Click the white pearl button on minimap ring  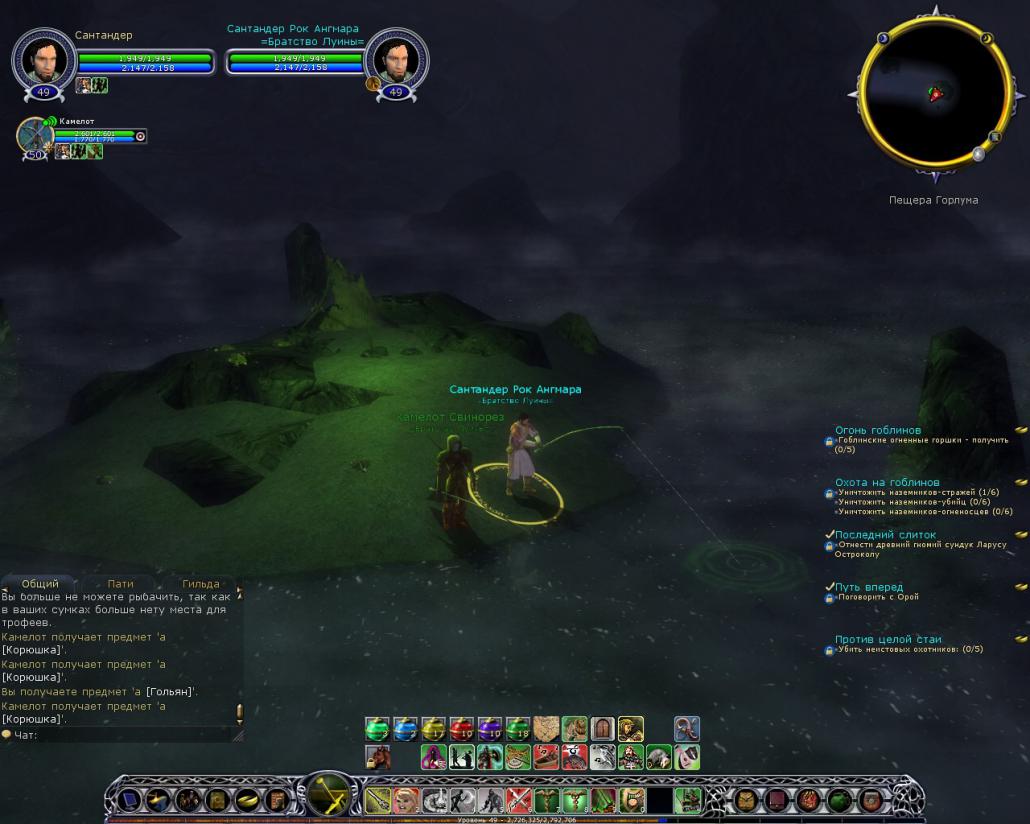[979, 155]
